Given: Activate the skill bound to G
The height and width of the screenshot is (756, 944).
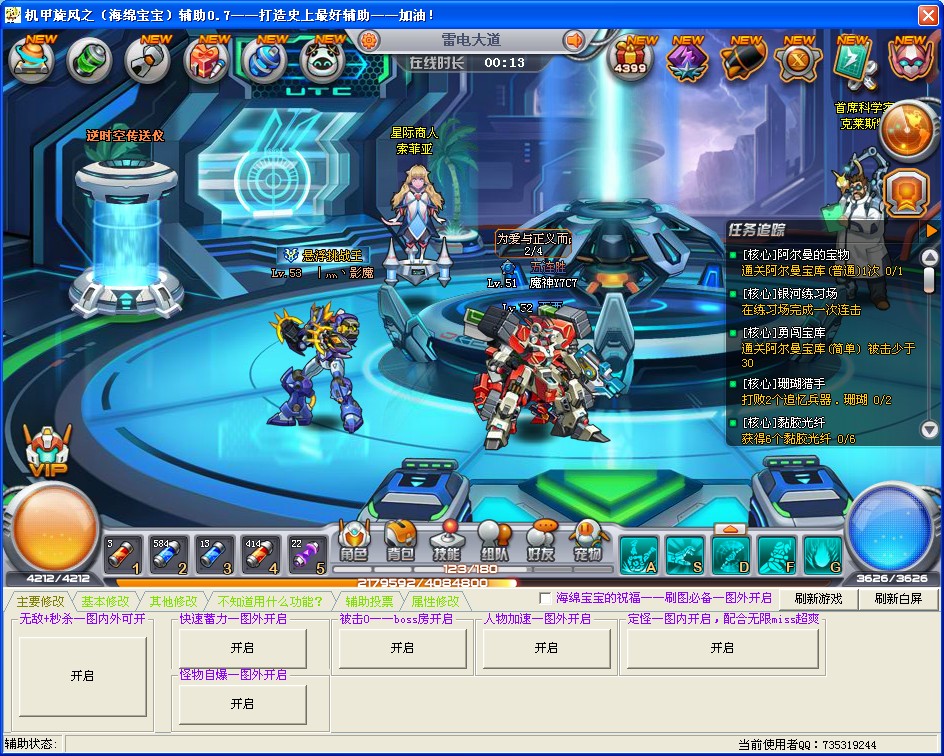Looking at the screenshot, I should [822, 555].
